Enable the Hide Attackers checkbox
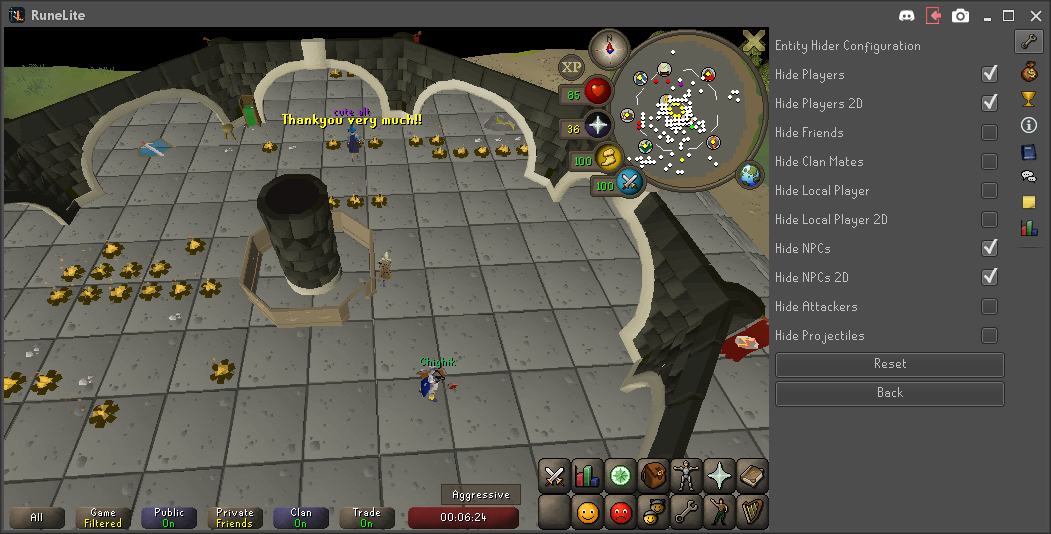This screenshot has height=534, width=1051. 989,306
